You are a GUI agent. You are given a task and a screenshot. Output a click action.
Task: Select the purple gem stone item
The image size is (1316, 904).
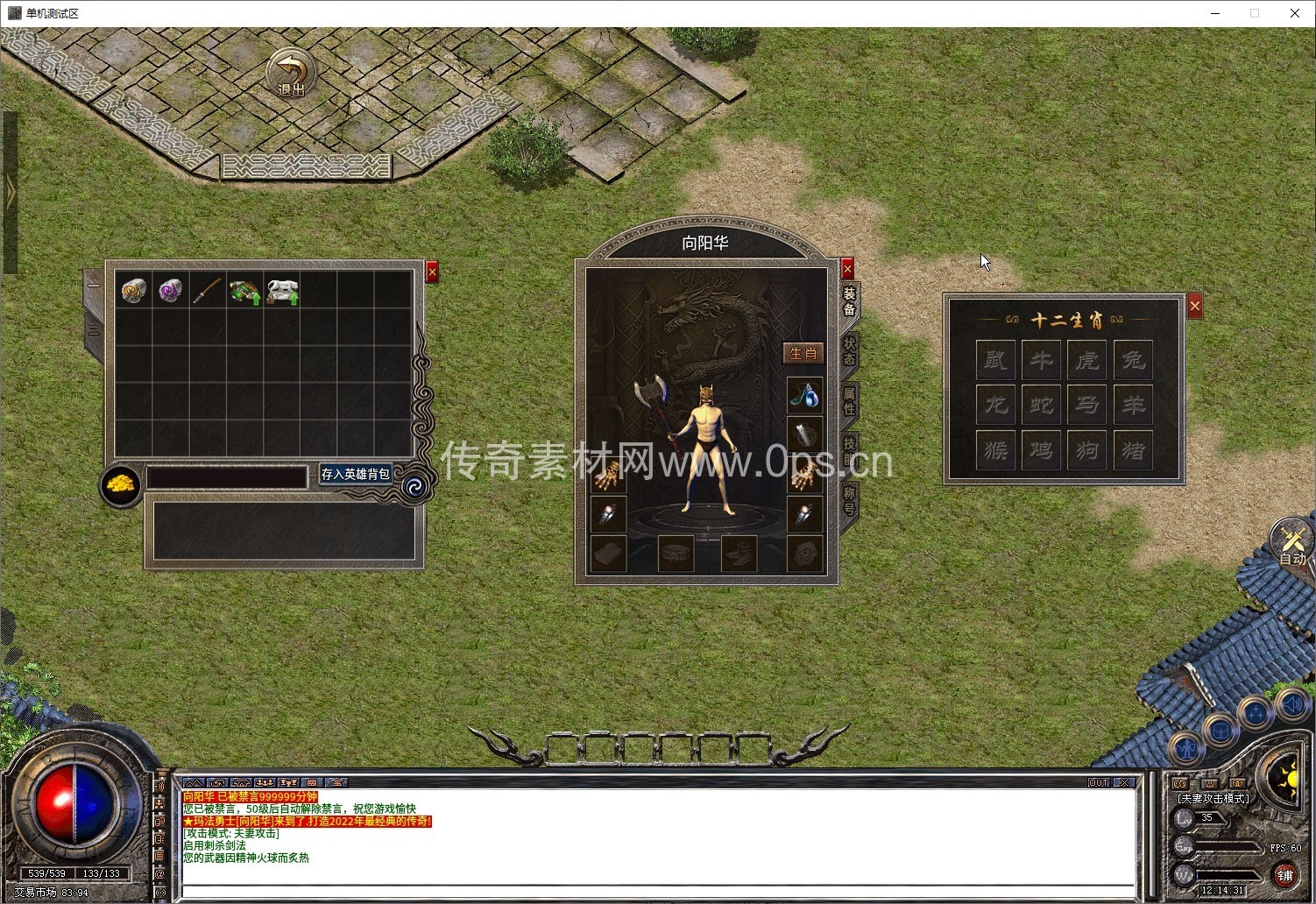pyautogui.click(x=170, y=290)
